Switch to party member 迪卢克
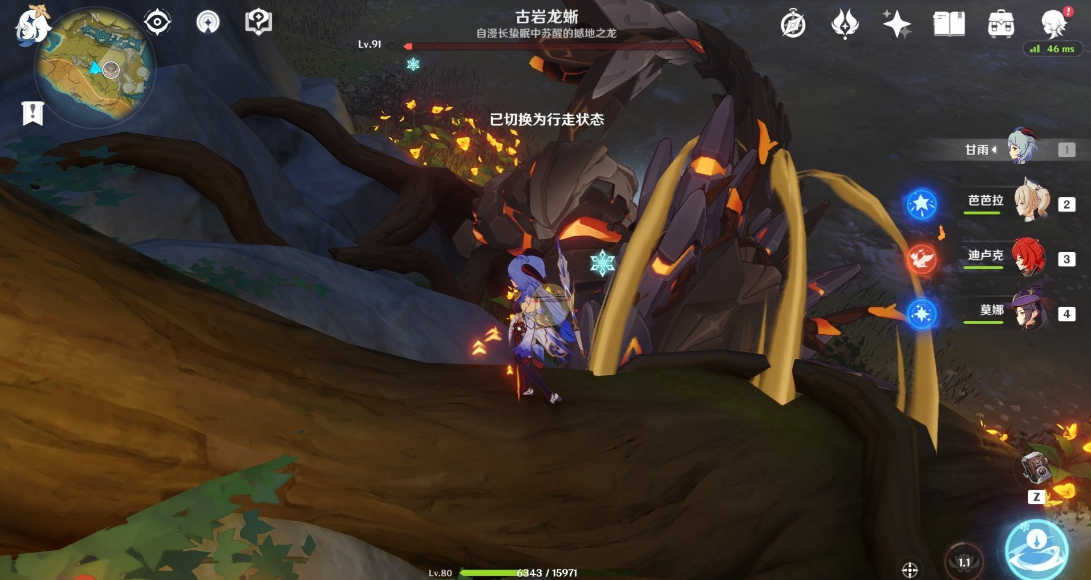 (1030, 256)
